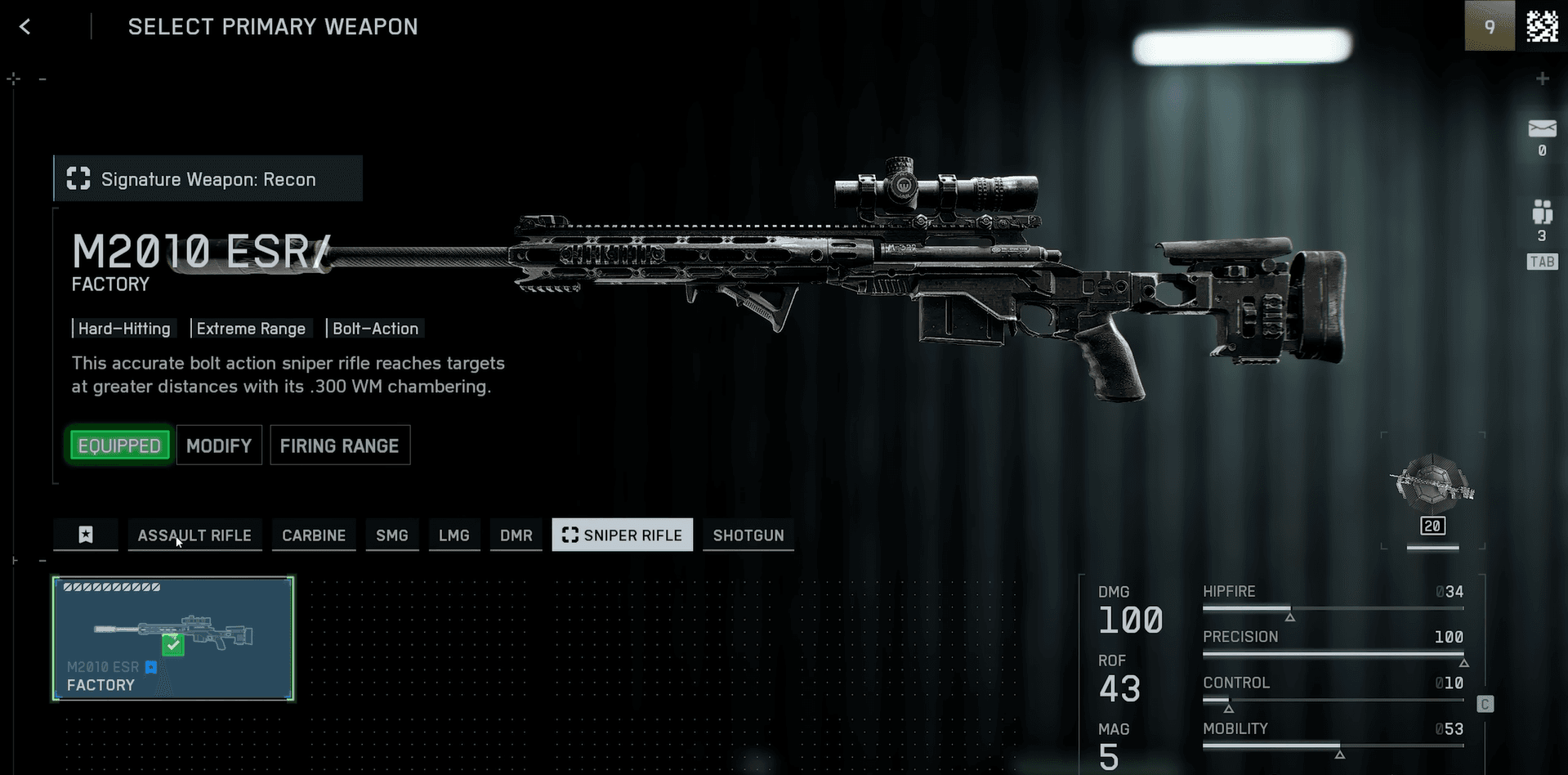The width and height of the screenshot is (1568, 775).
Task: Click the Modify button
Action: point(218,445)
